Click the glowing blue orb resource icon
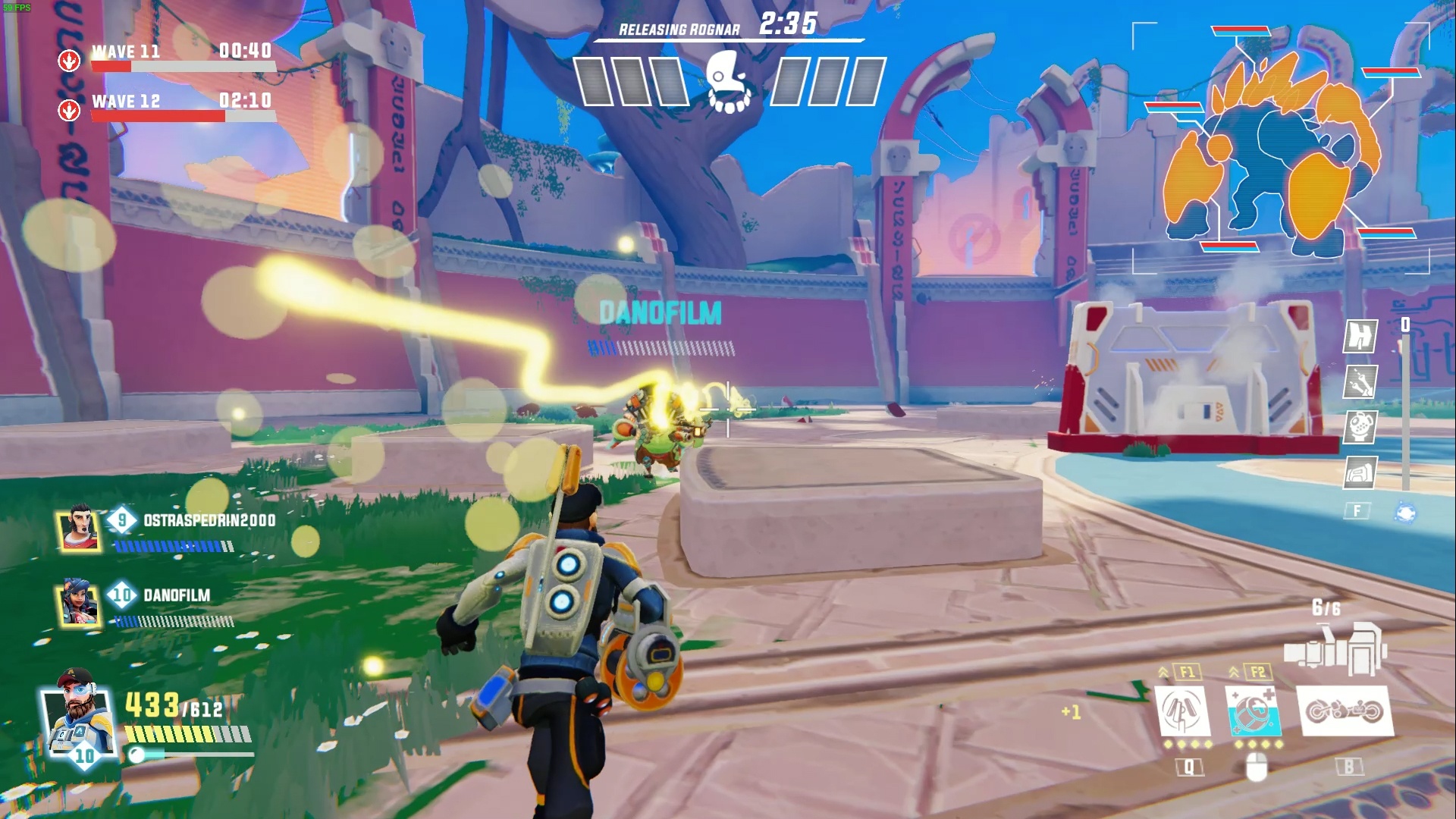 coord(1405,513)
